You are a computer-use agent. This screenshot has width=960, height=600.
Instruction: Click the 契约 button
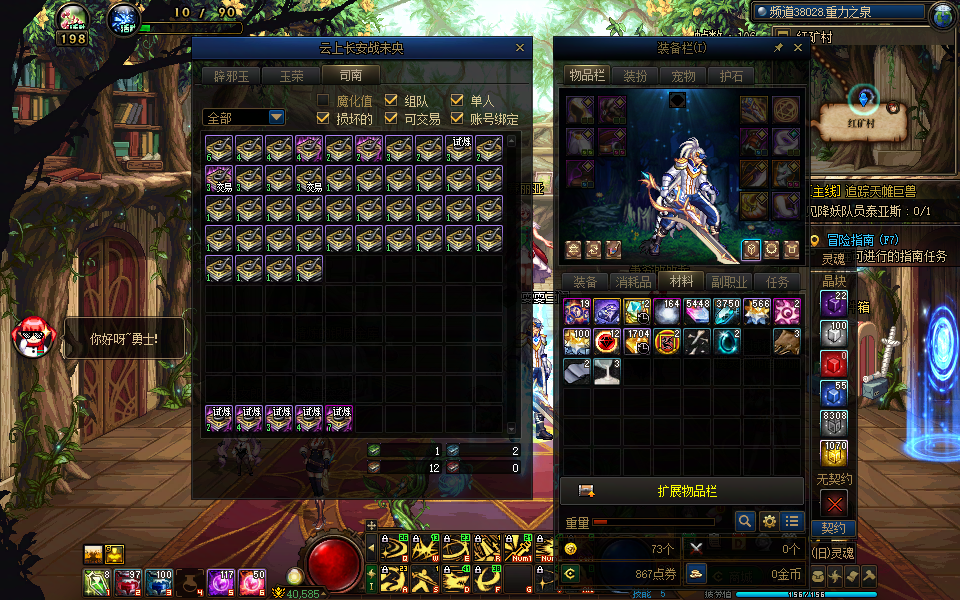(834, 528)
